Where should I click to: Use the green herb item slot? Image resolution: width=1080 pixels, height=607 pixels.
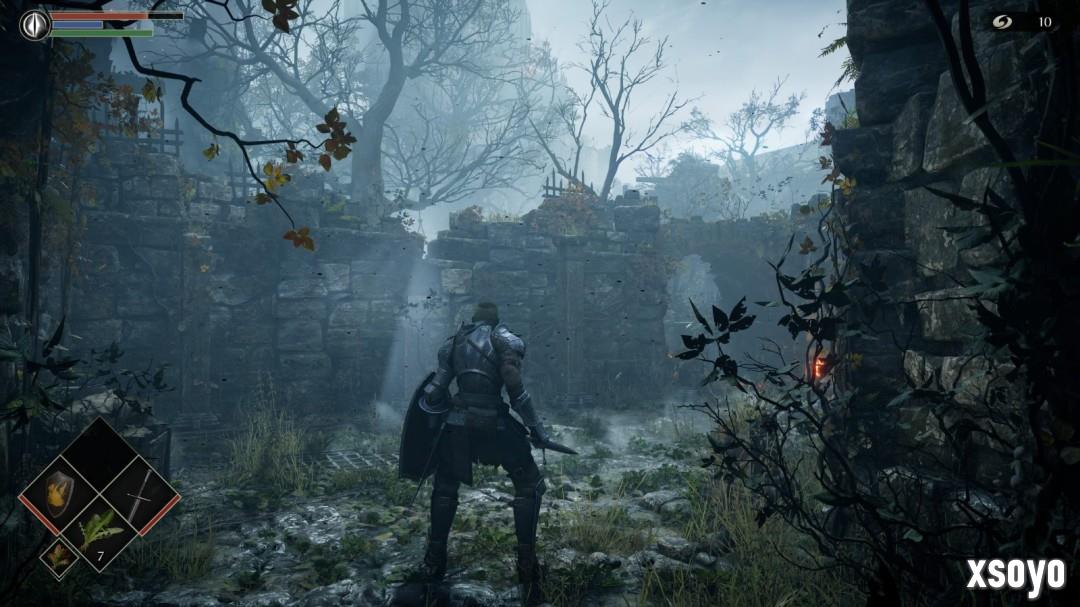[x=100, y=532]
